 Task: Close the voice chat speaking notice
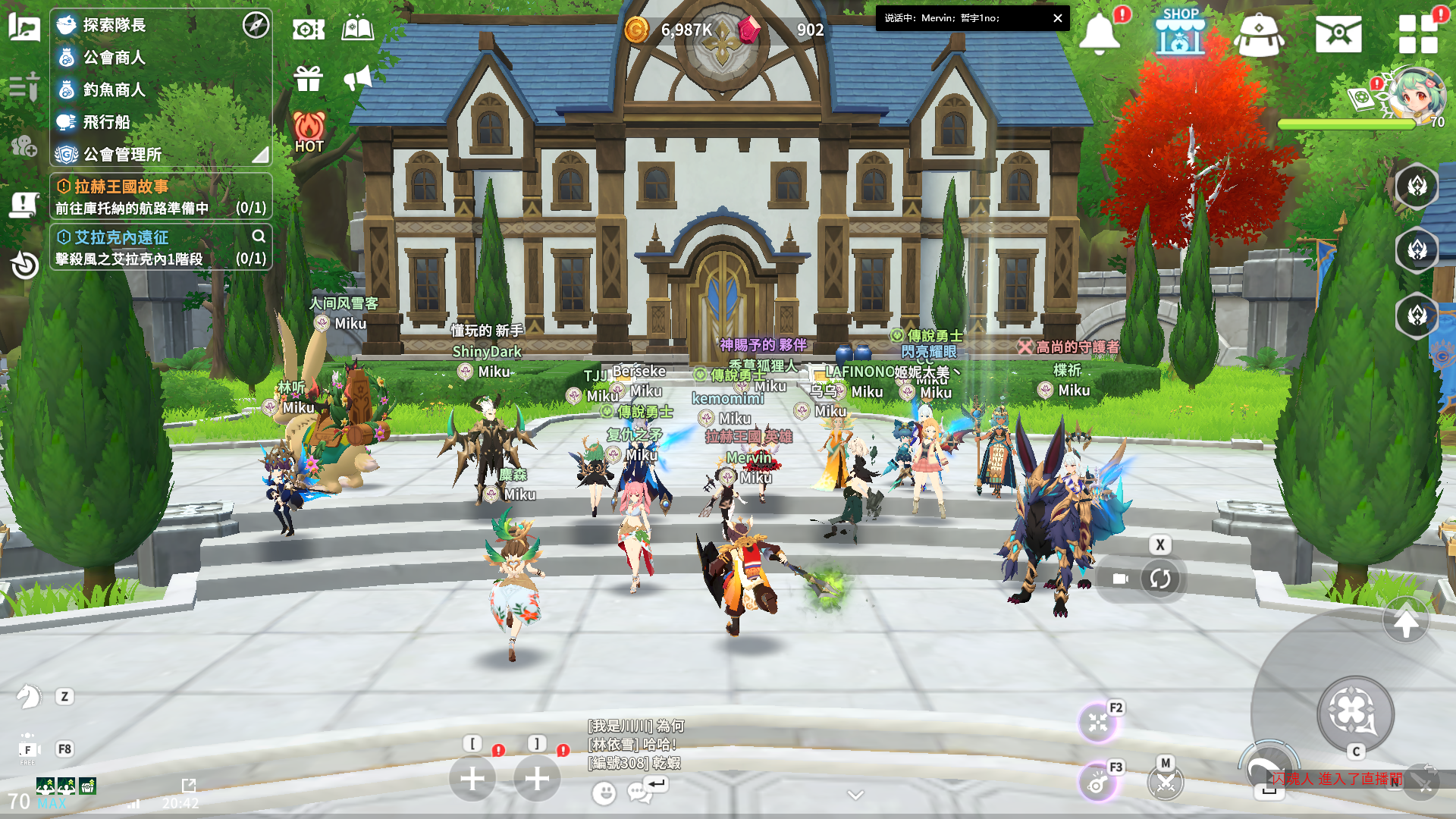1057,18
